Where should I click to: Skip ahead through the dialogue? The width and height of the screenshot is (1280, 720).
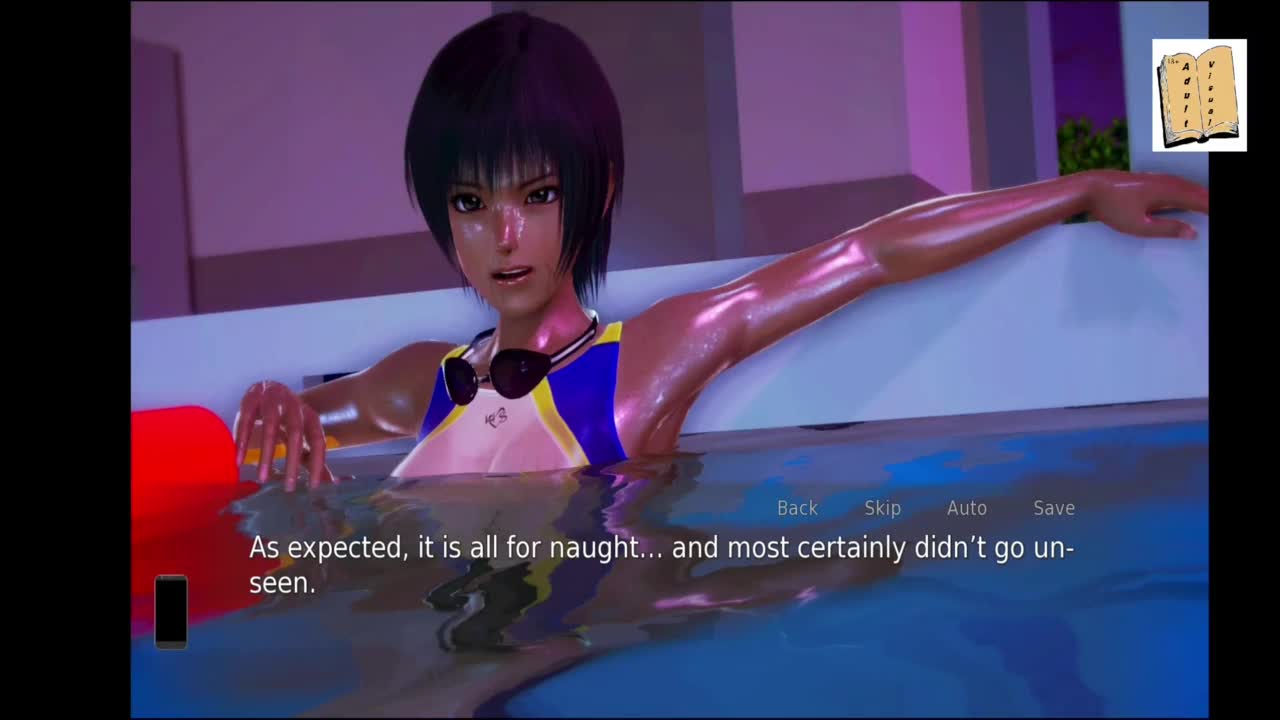882,508
